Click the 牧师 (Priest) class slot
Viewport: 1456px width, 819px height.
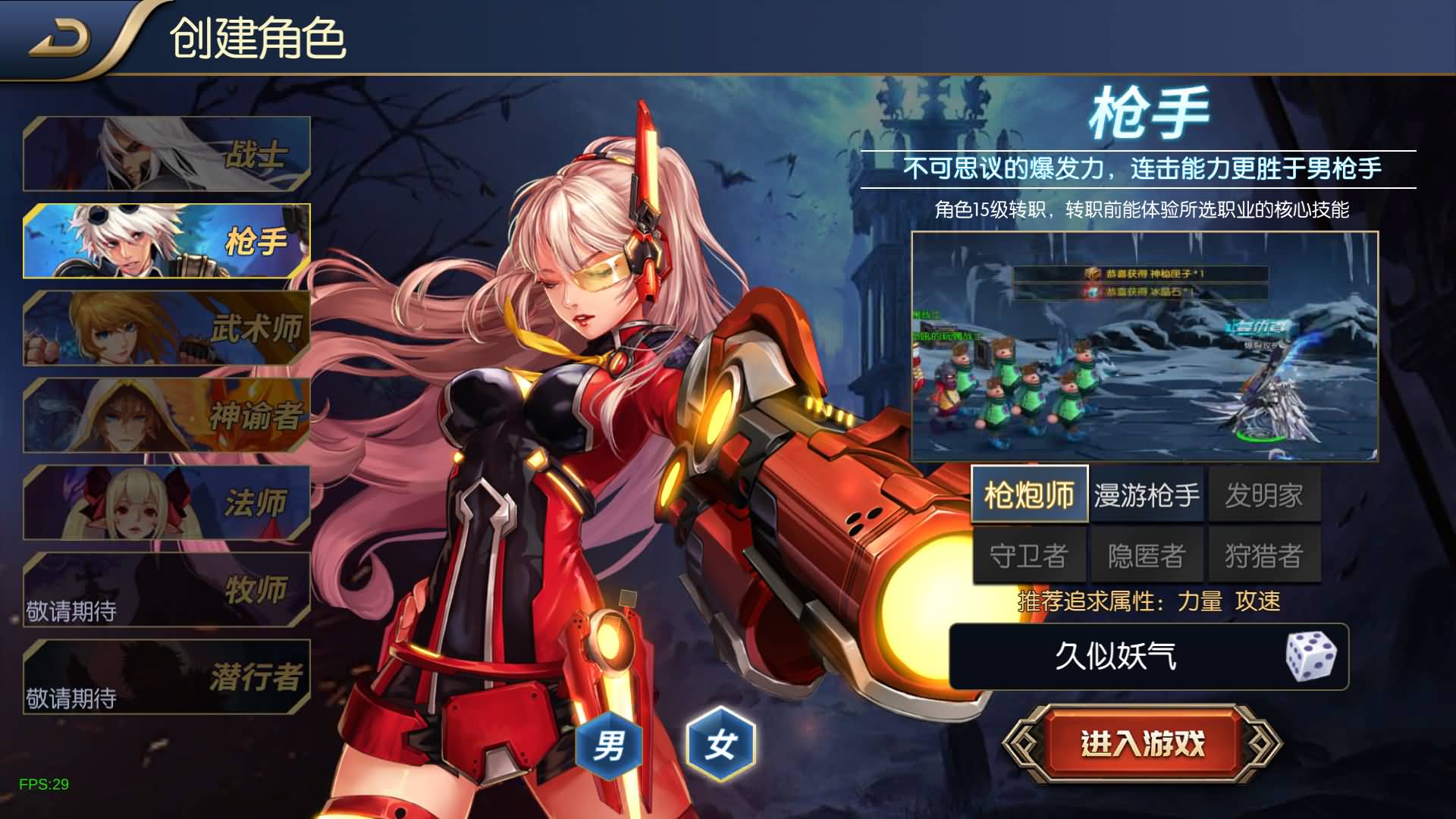pos(168,590)
